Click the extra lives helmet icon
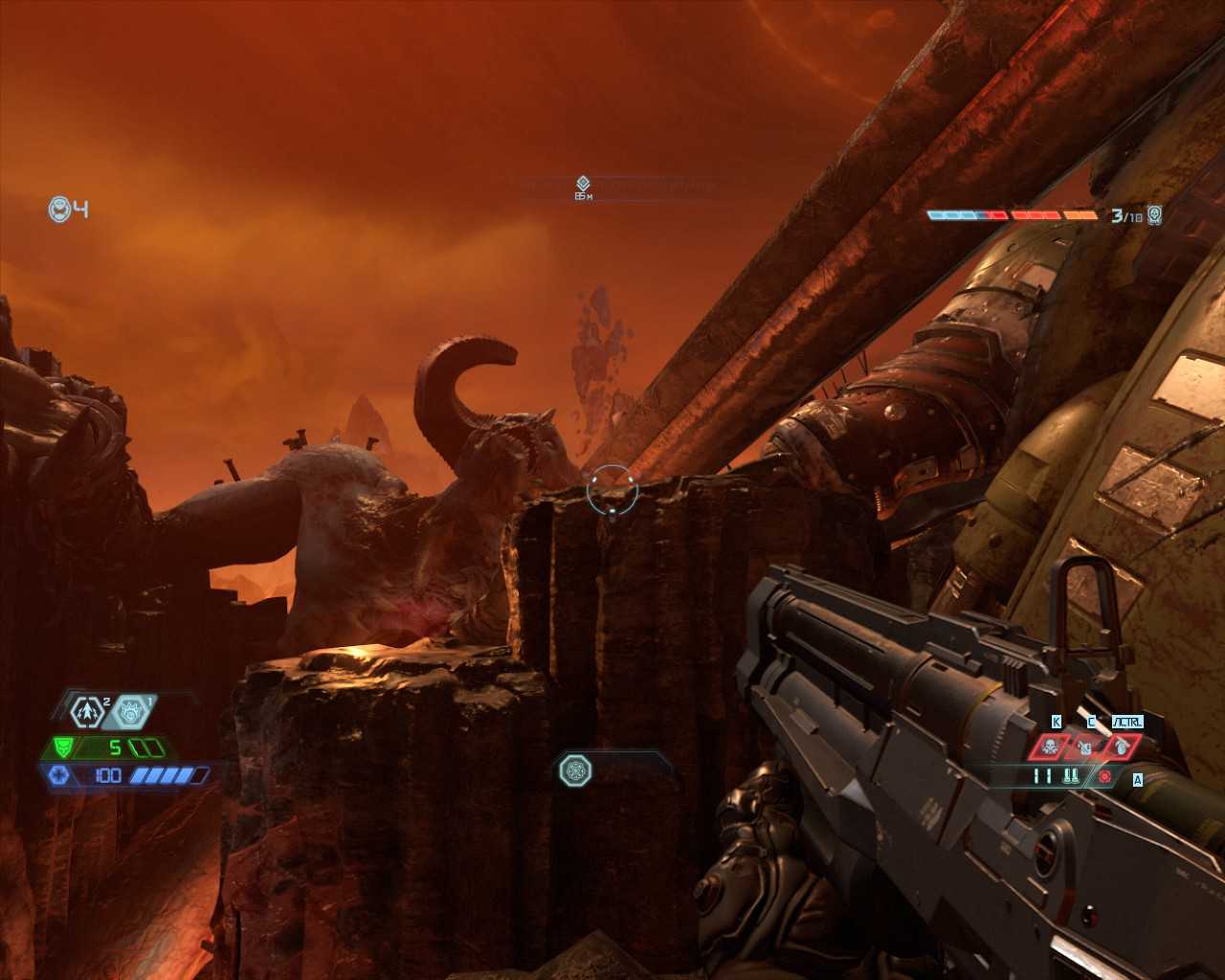The width and height of the screenshot is (1225, 980). pos(60,209)
